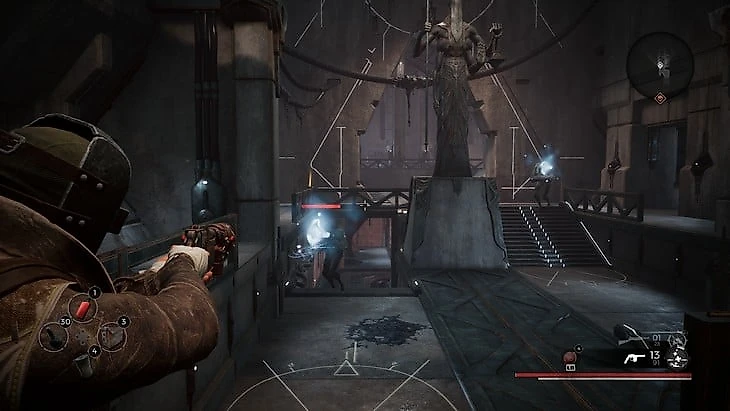Select the red consumable quick slot
The image size is (730, 411).
coord(84,308)
